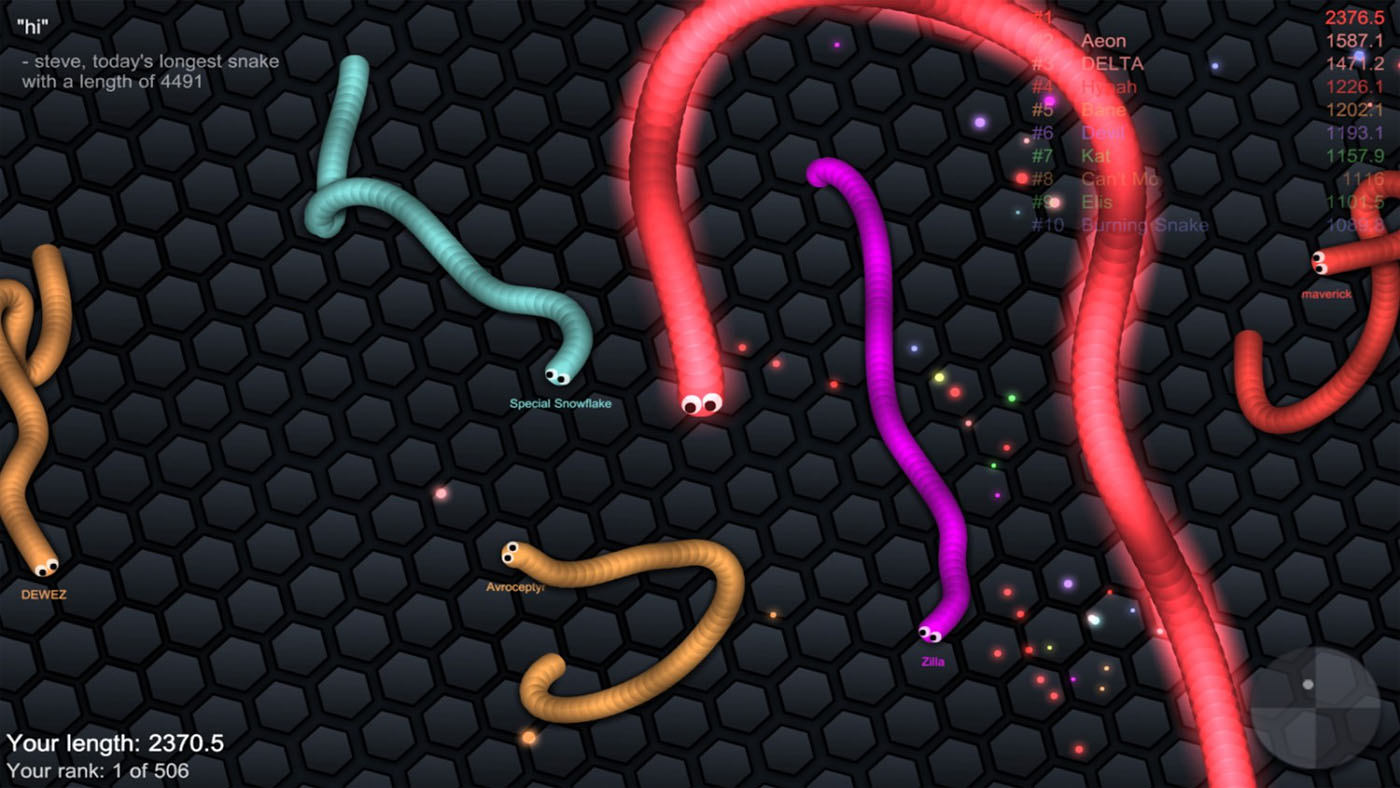Click the red snake's head near center
Screen dimensions: 1400x788
coord(700,403)
